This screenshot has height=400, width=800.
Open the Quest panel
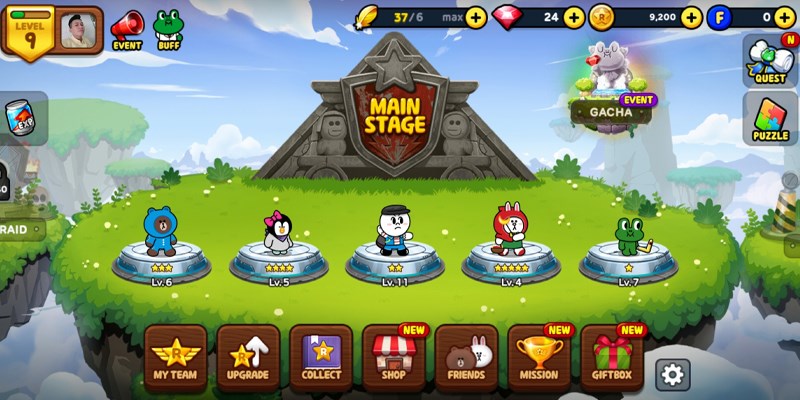pyautogui.click(x=770, y=60)
